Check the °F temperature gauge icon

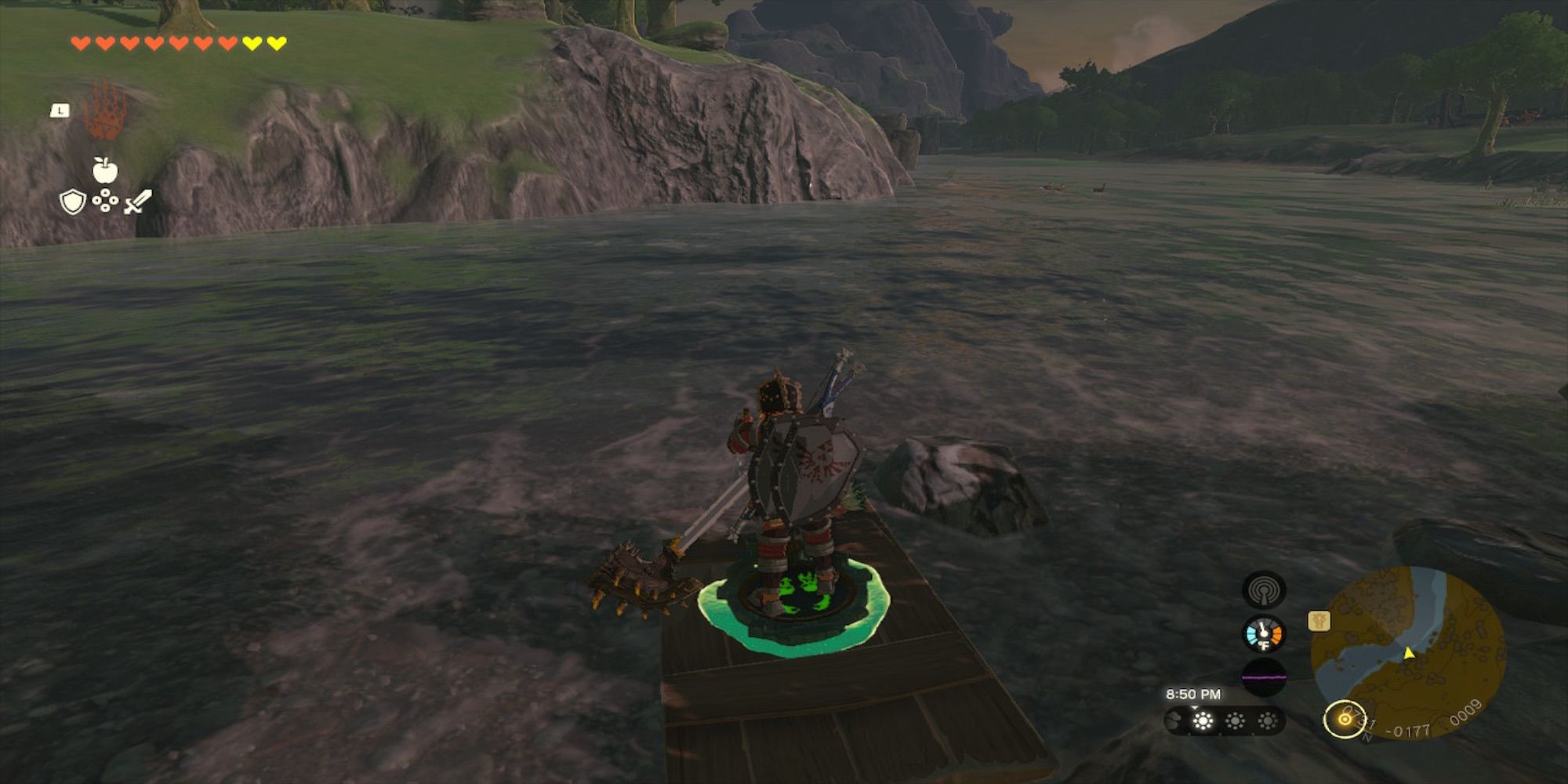1264,634
